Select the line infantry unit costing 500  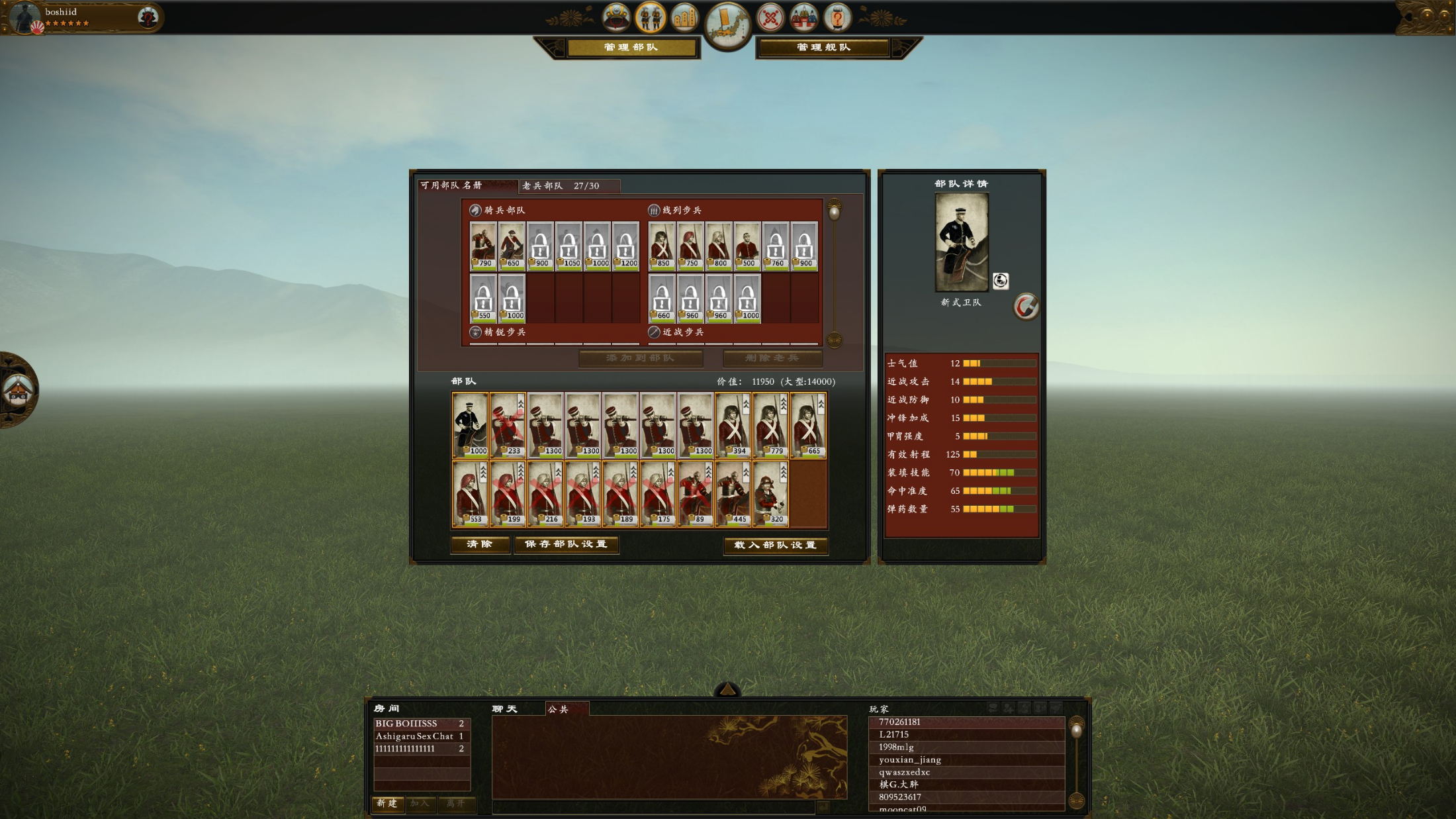[747, 246]
